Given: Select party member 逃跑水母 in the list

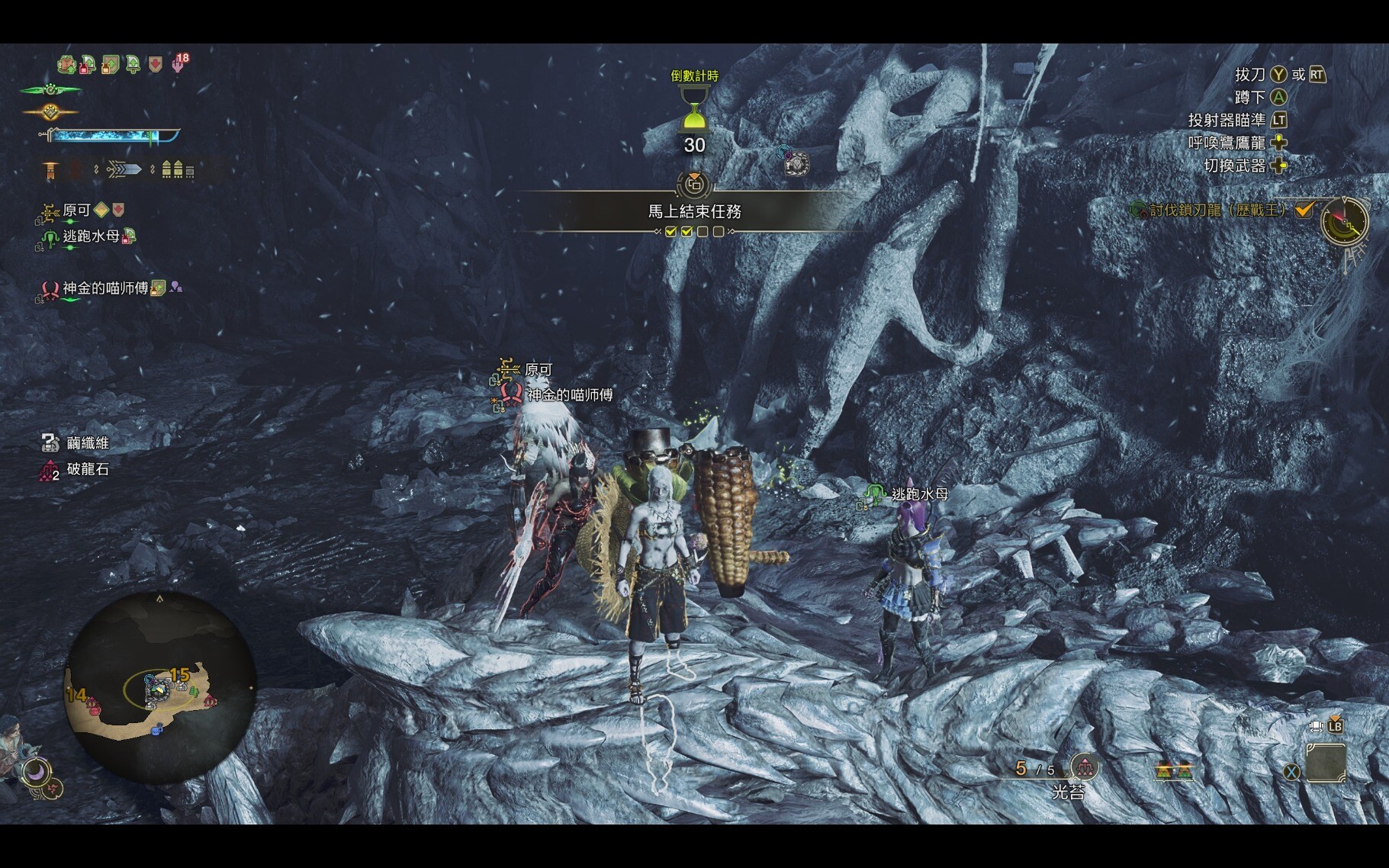Looking at the screenshot, I should click(90, 236).
